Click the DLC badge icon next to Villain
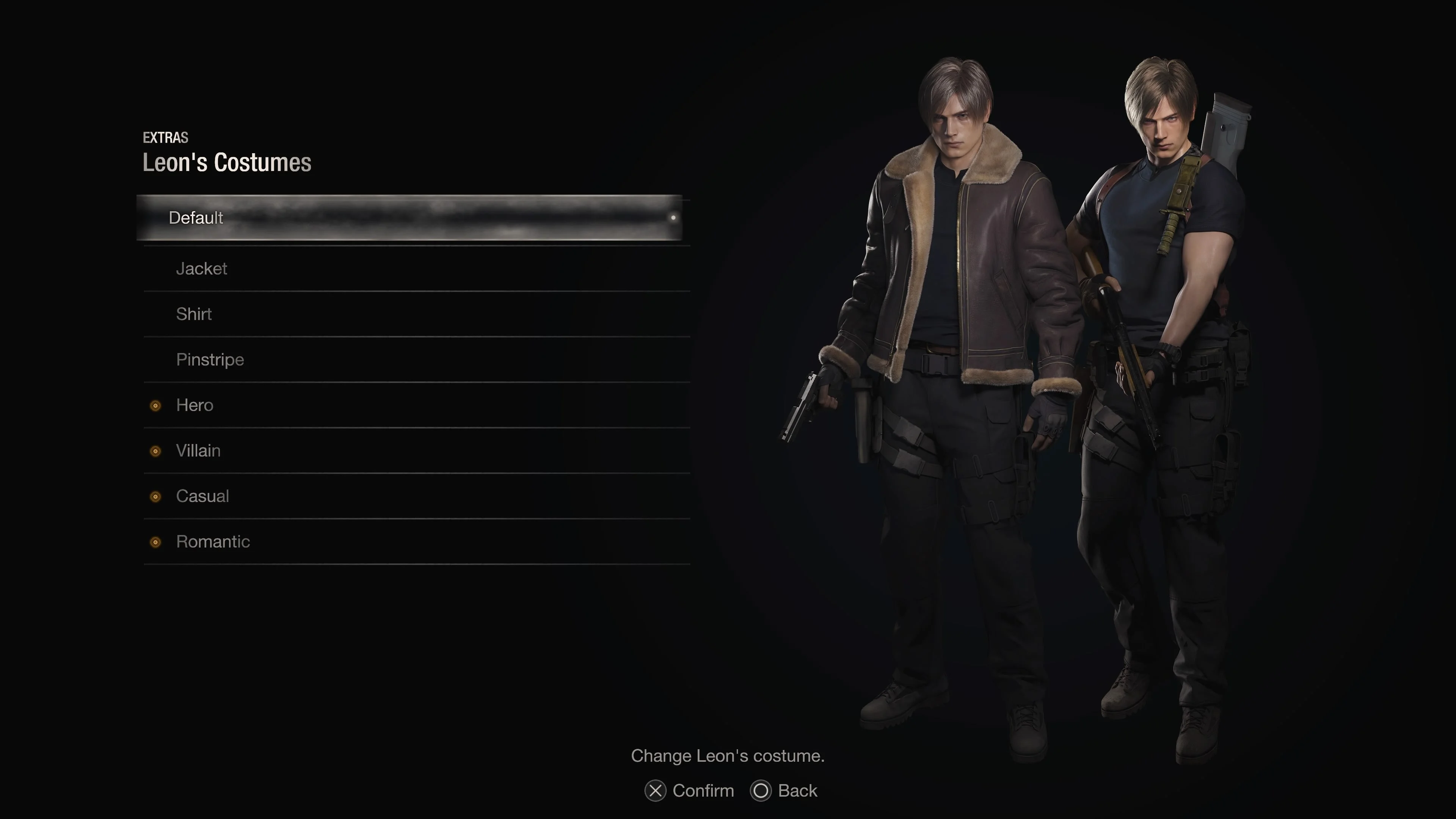 tap(155, 451)
